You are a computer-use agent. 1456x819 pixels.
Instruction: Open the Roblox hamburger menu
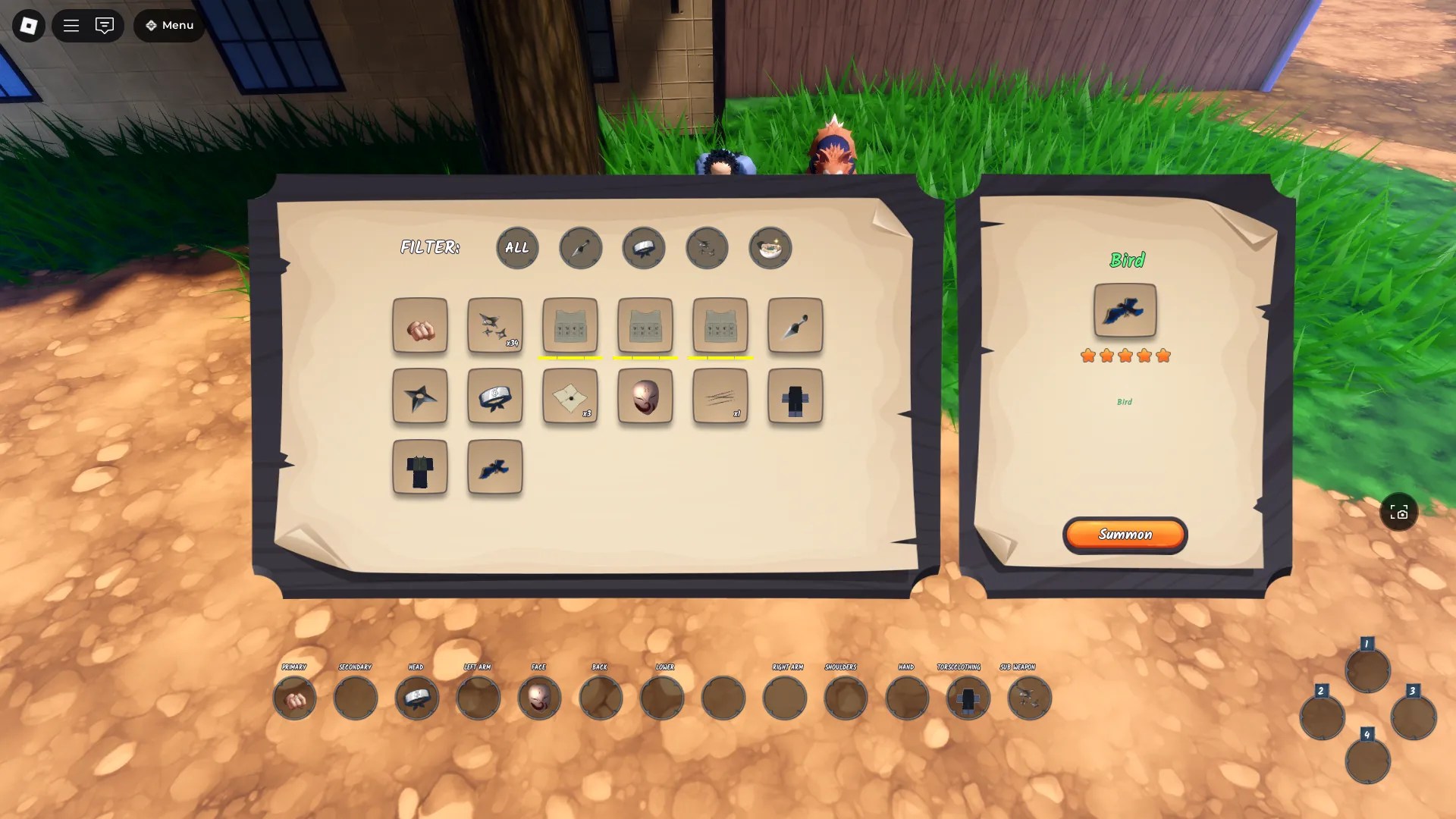pyautogui.click(x=71, y=25)
